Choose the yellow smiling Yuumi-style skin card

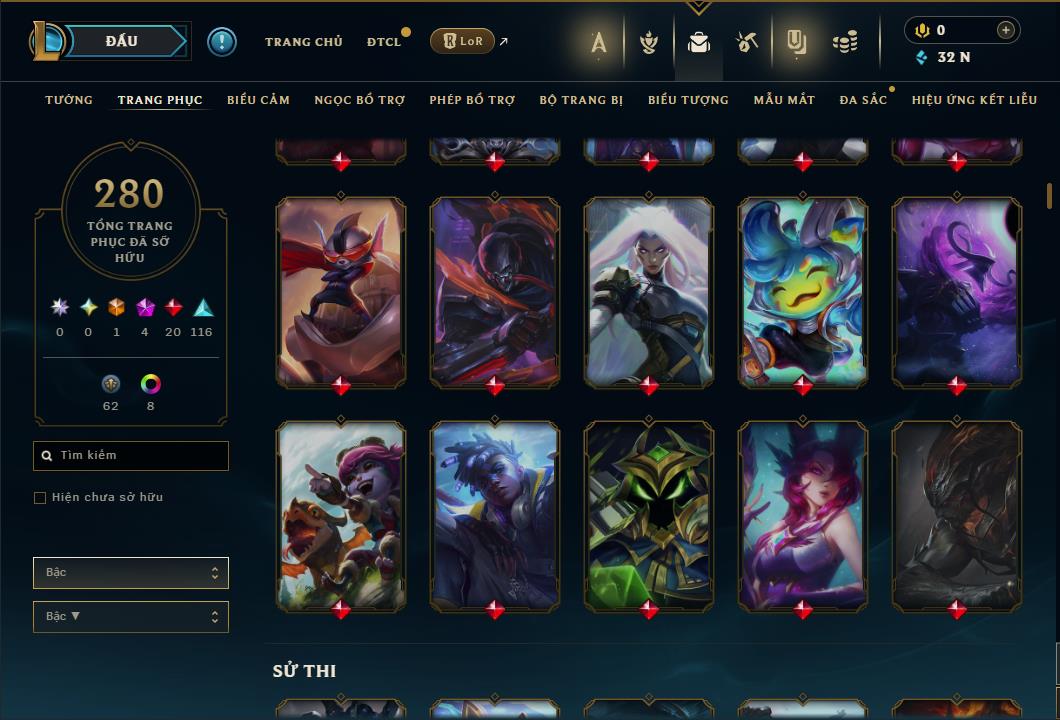coord(803,291)
